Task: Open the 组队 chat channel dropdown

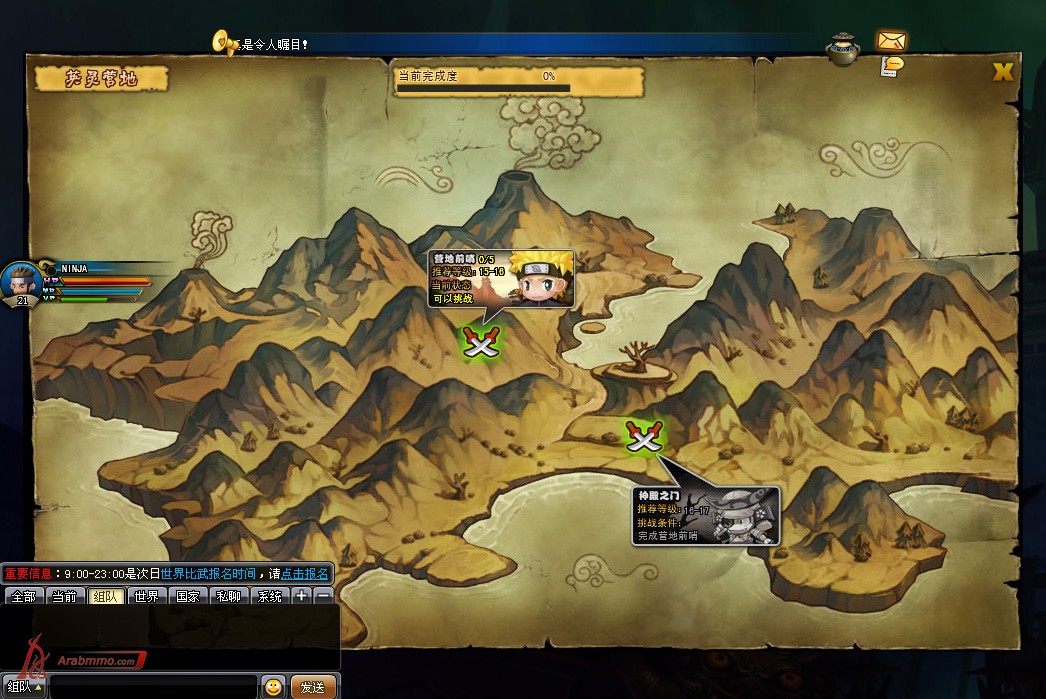Action: [24, 688]
